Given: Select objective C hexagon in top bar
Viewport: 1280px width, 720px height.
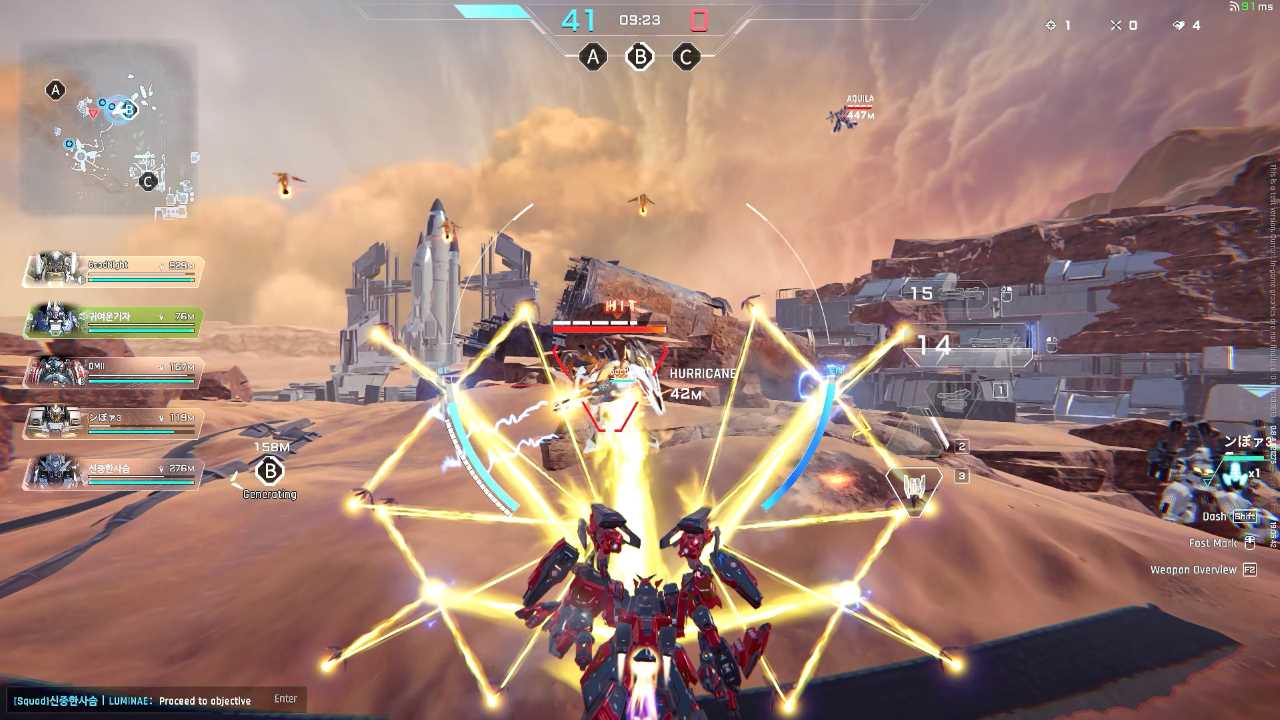Looking at the screenshot, I should [x=685, y=57].
